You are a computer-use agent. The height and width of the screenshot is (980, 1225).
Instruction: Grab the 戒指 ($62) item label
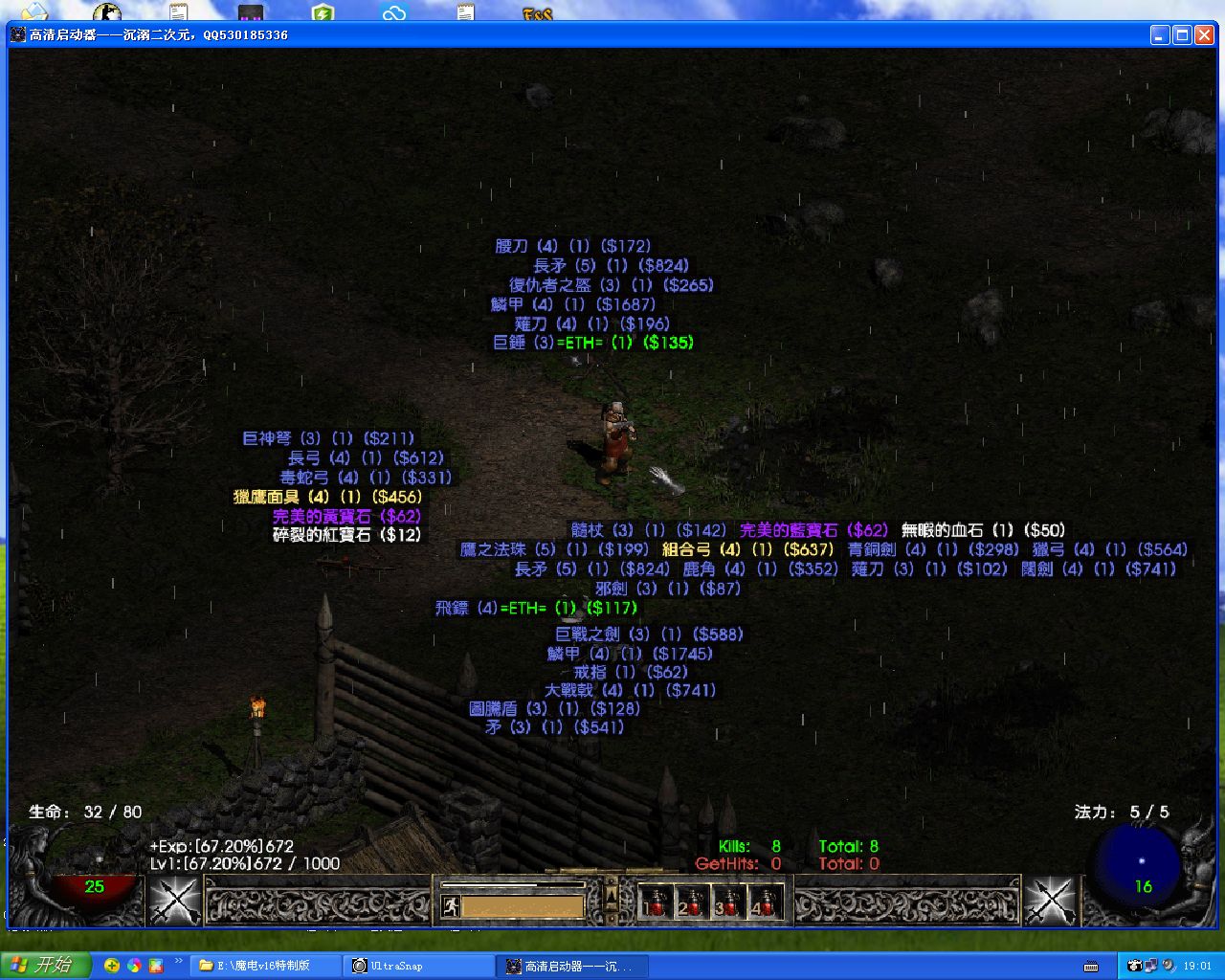click(631, 672)
